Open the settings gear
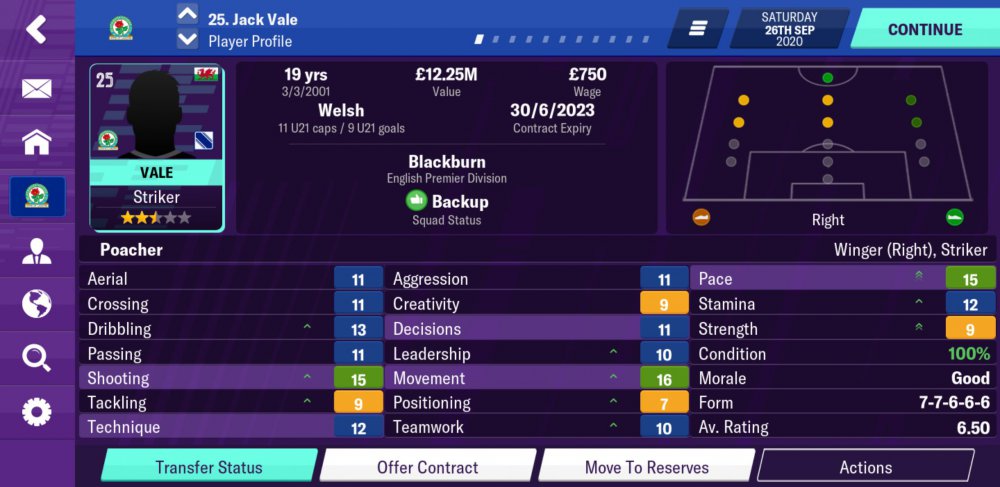 point(36,411)
